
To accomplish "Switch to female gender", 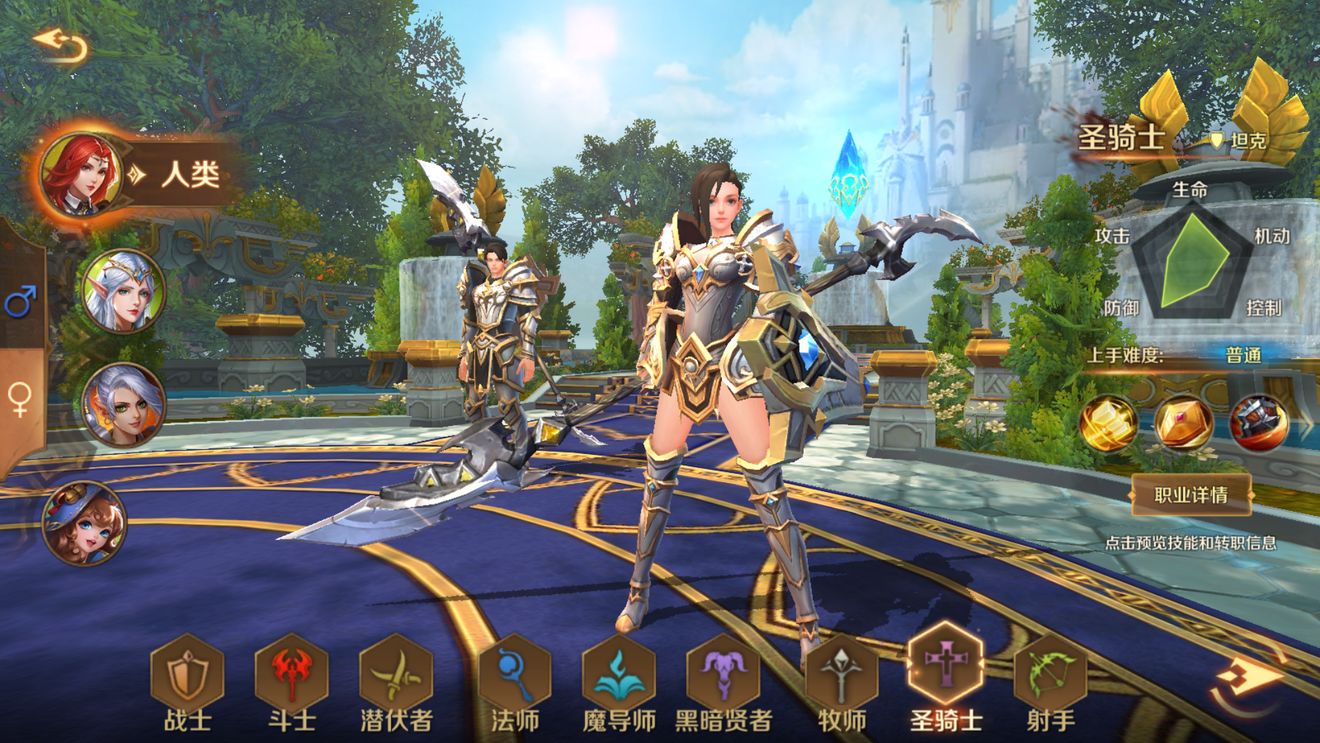I will click(19, 399).
